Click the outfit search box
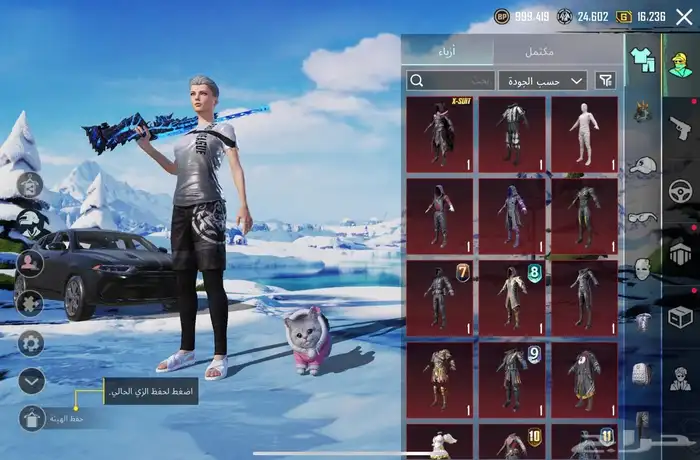Viewport: 700px width, 460px height. pyautogui.click(x=450, y=80)
